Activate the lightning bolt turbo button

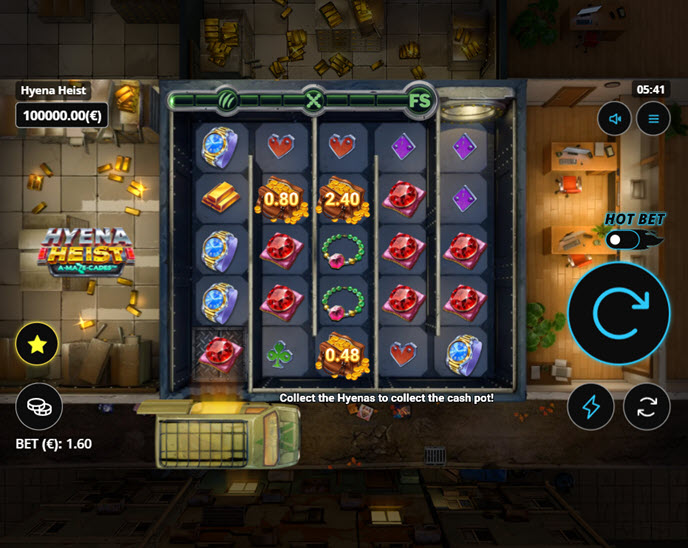pyautogui.click(x=591, y=406)
